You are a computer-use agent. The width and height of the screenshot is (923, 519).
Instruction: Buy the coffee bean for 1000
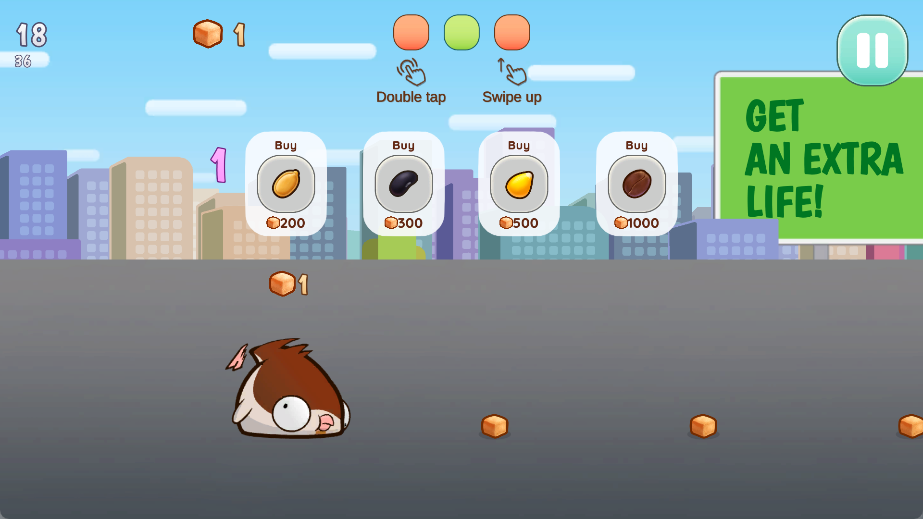[636, 184]
